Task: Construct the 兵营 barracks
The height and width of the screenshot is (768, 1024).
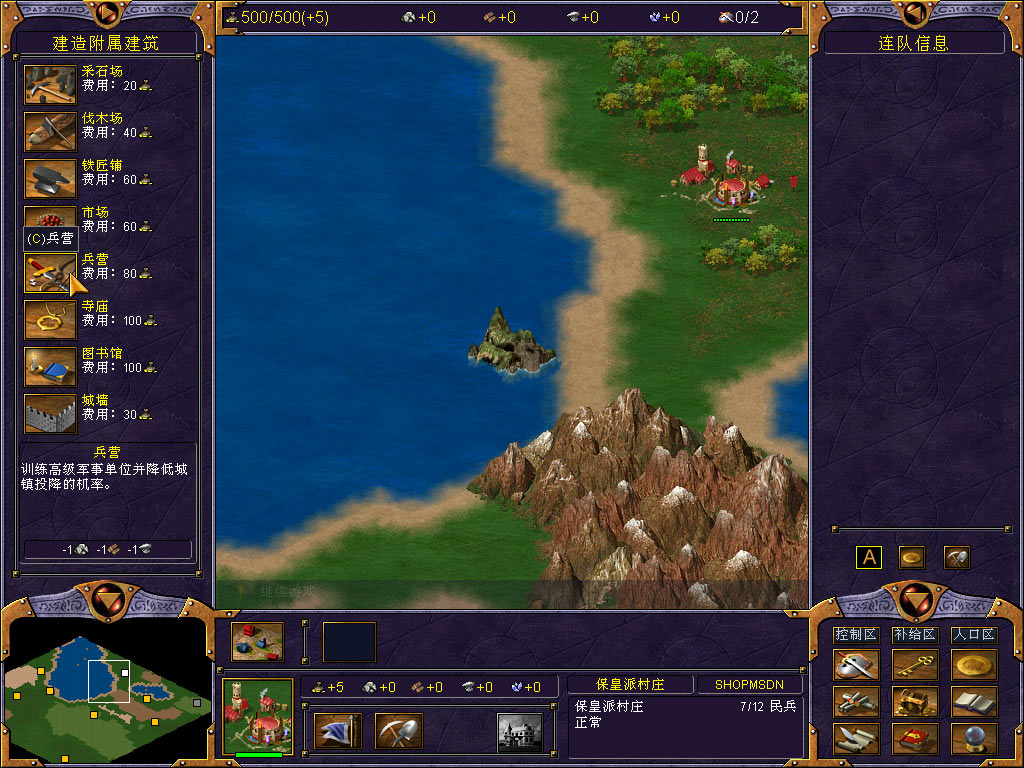Action: coord(50,273)
